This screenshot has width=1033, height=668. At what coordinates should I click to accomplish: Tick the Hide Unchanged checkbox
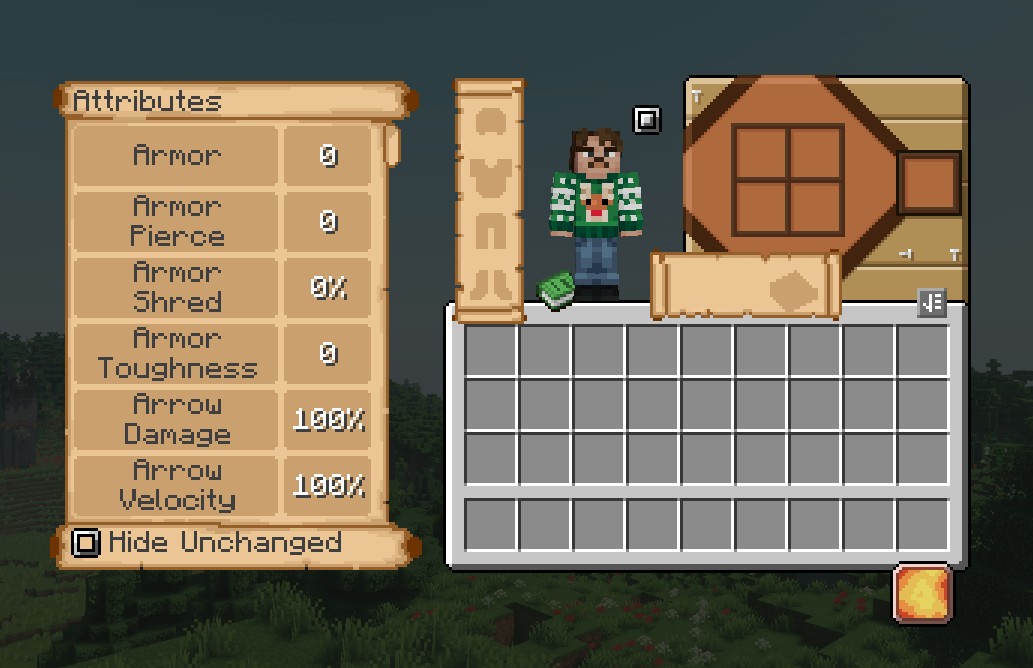pyautogui.click(x=87, y=543)
